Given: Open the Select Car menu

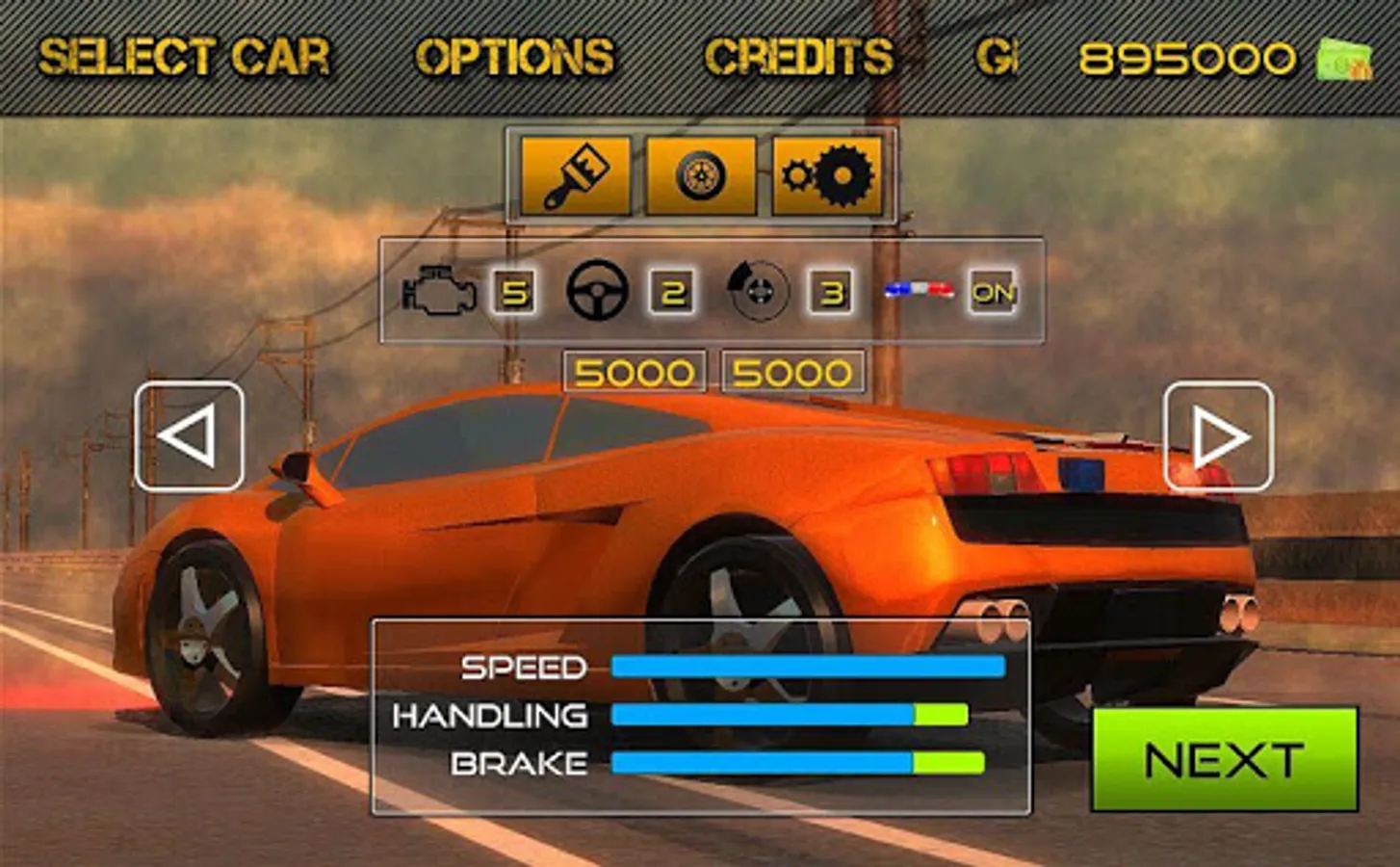Looking at the screenshot, I should (184, 58).
